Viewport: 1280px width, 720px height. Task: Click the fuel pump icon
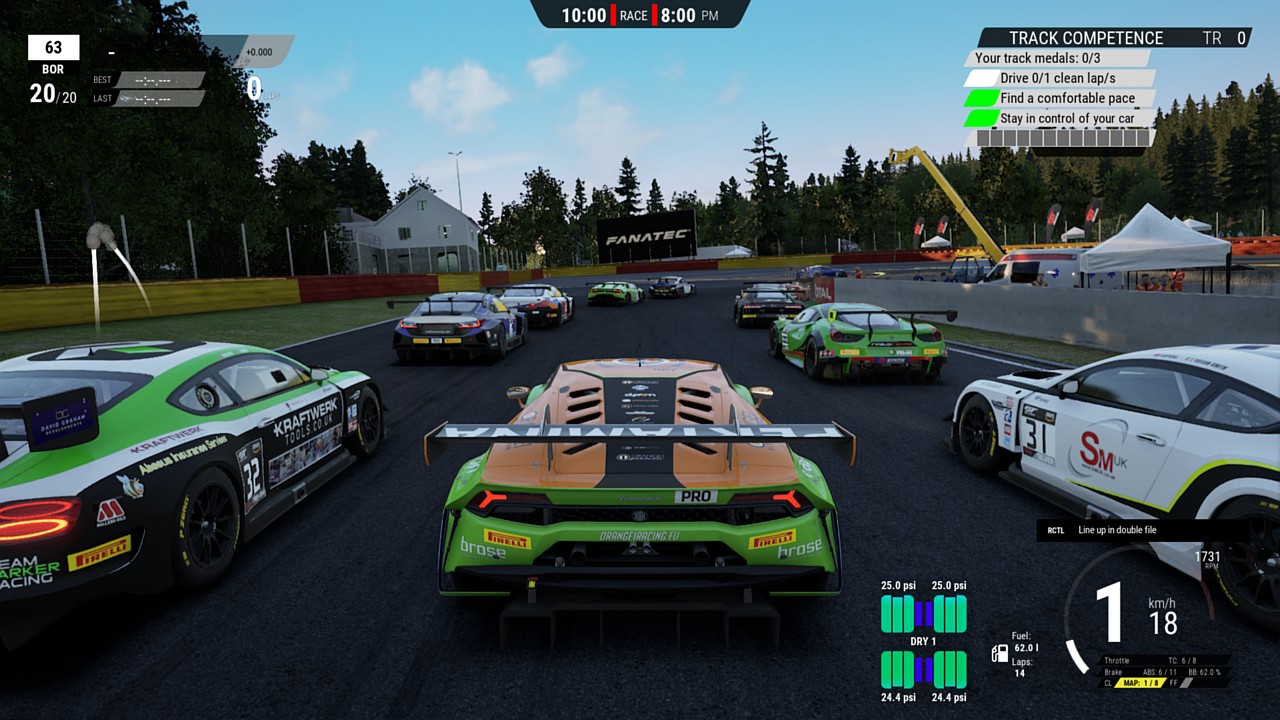tap(999, 654)
